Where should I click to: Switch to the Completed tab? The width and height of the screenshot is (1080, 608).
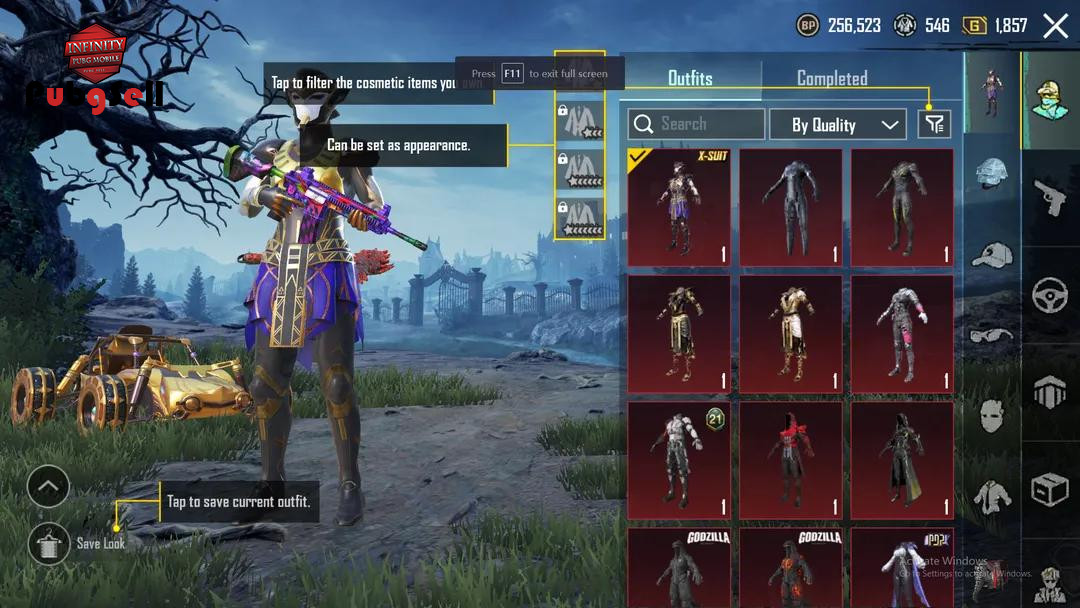831,78
